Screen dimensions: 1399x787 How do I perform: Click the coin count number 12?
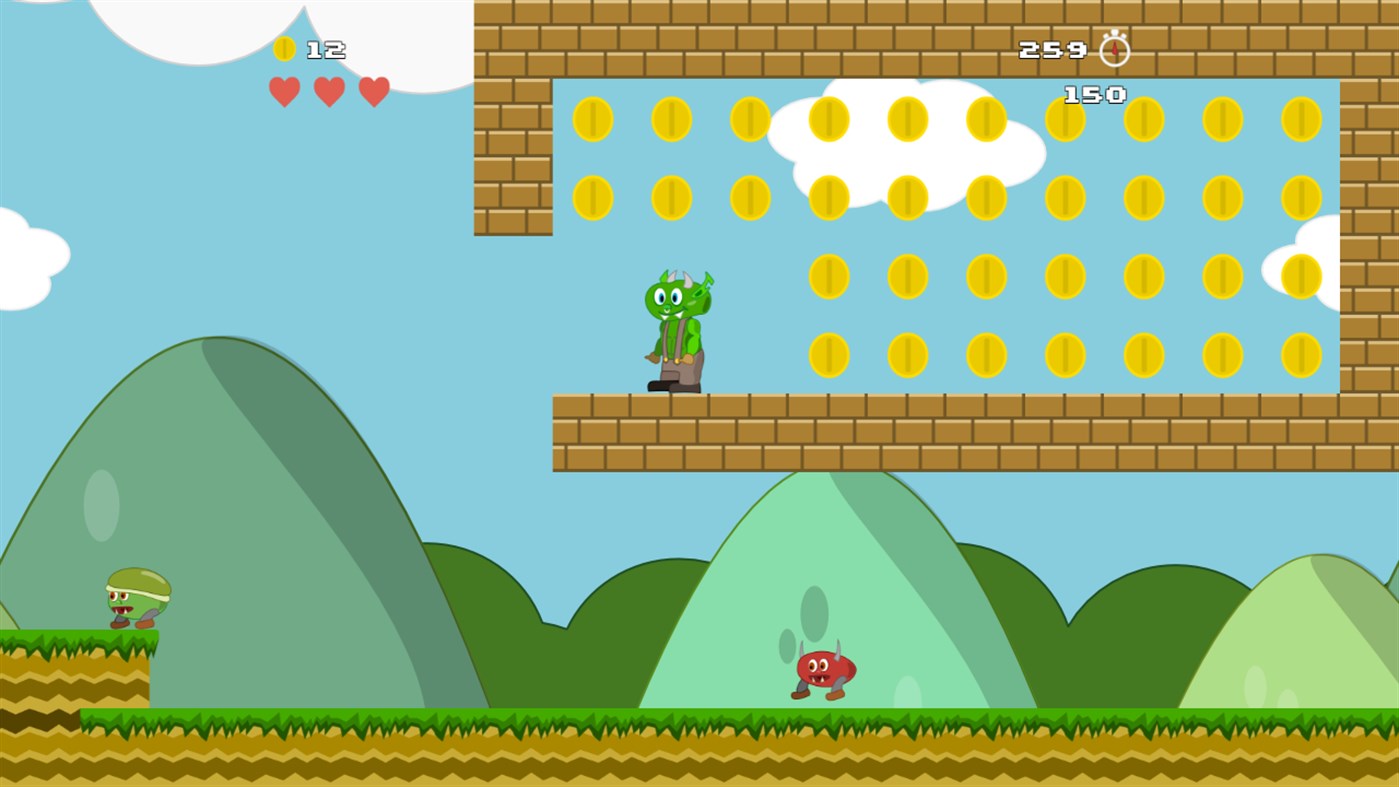(x=327, y=49)
